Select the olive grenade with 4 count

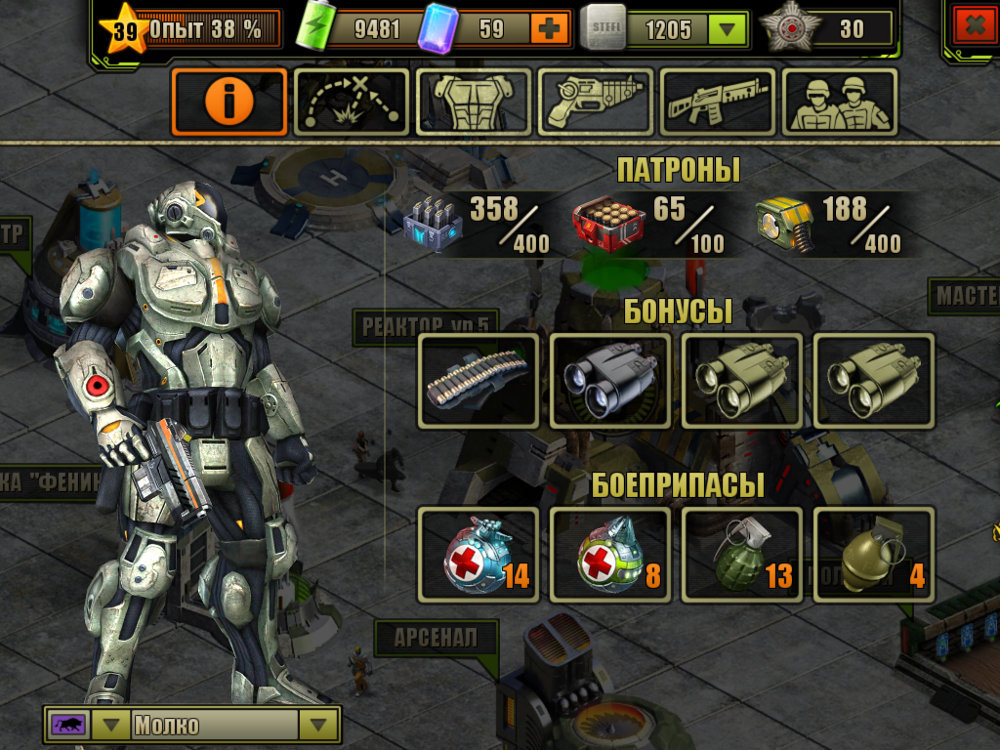(x=874, y=555)
